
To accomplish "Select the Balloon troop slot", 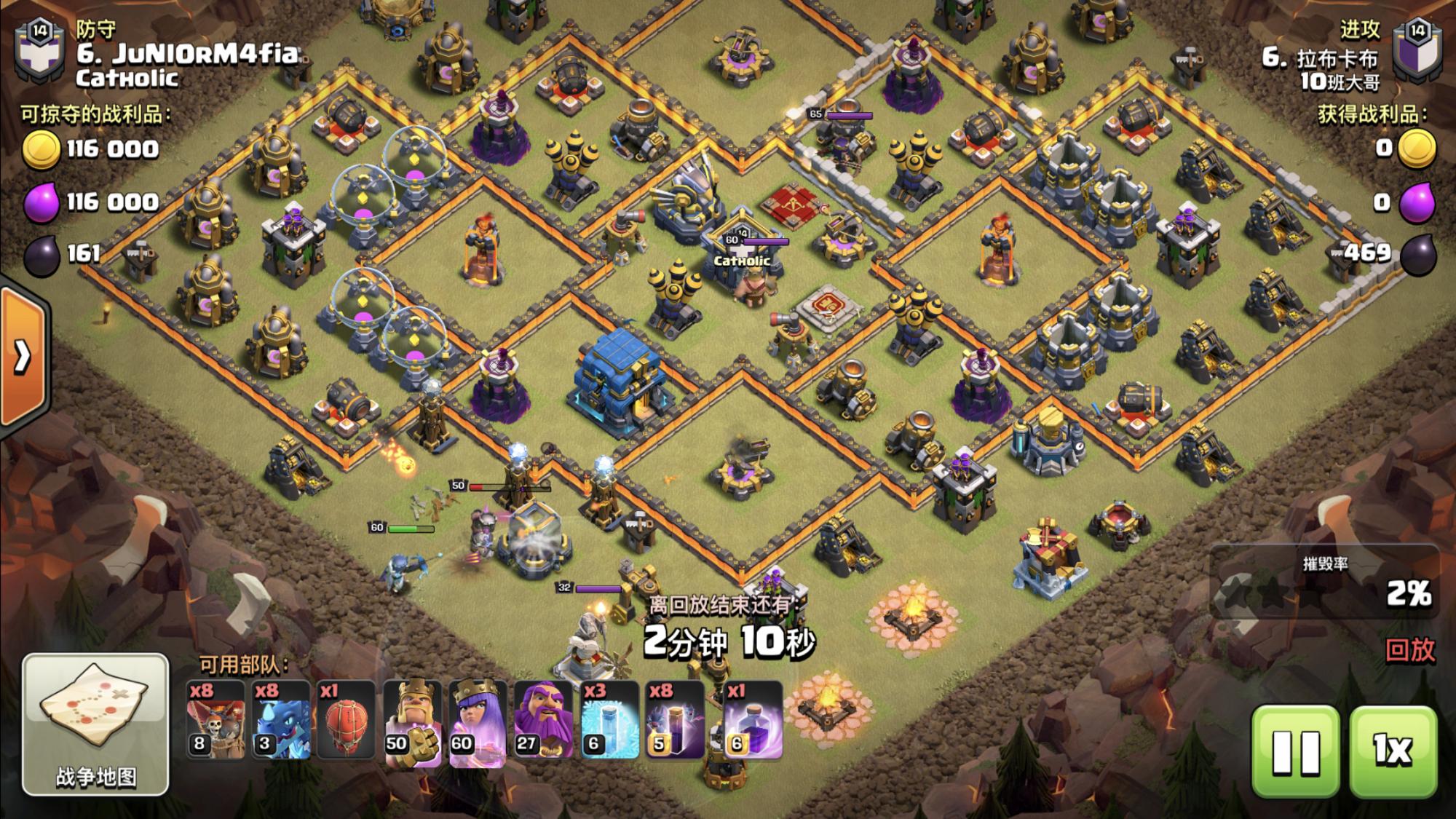I will 215,721.
